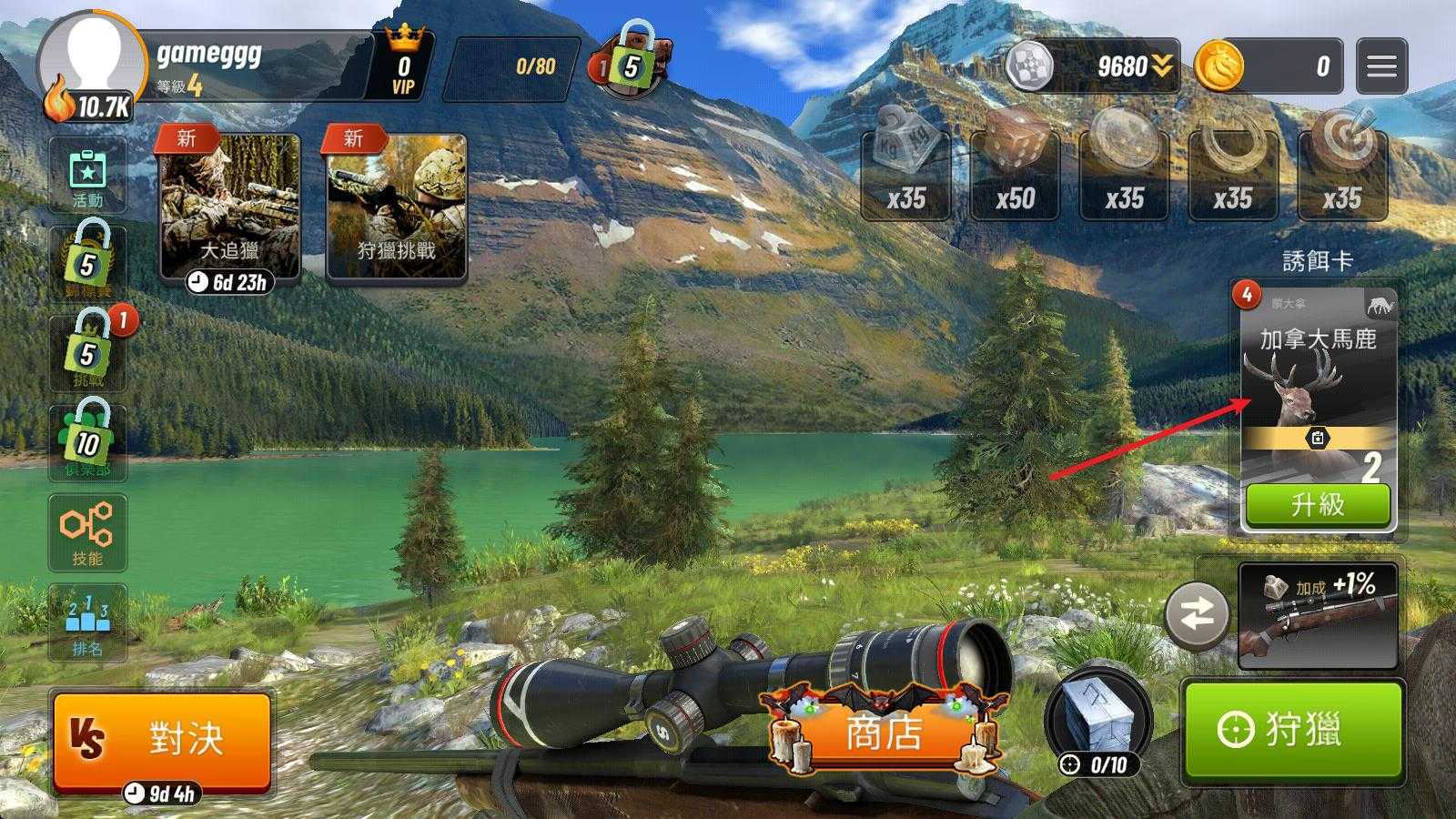
Task: Tap the silver bullet currency counter
Action: click(1092, 66)
